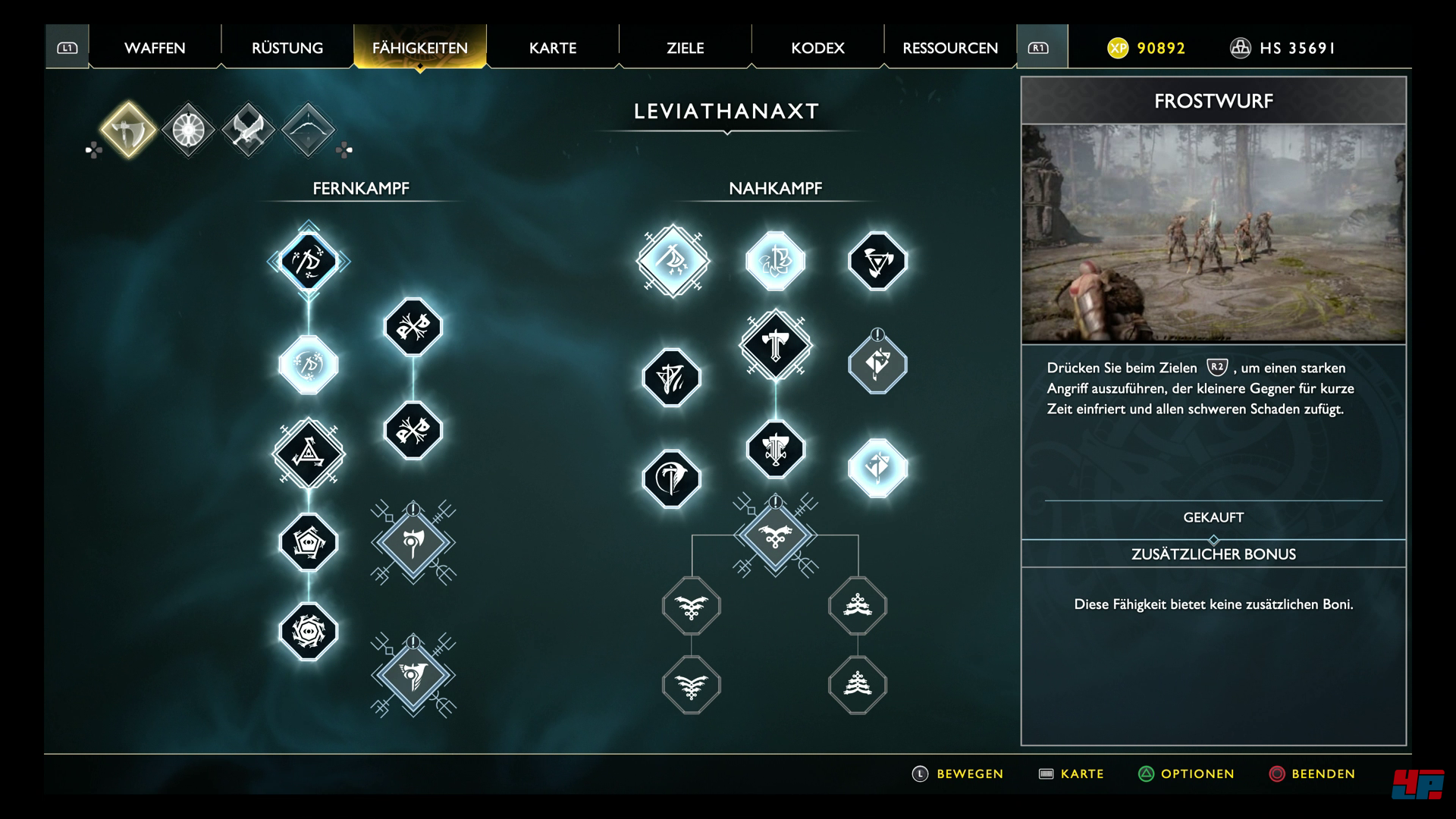Select the crescent blade skill in Nahkampf
Screen dimensions: 1456x819
[671, 479]
